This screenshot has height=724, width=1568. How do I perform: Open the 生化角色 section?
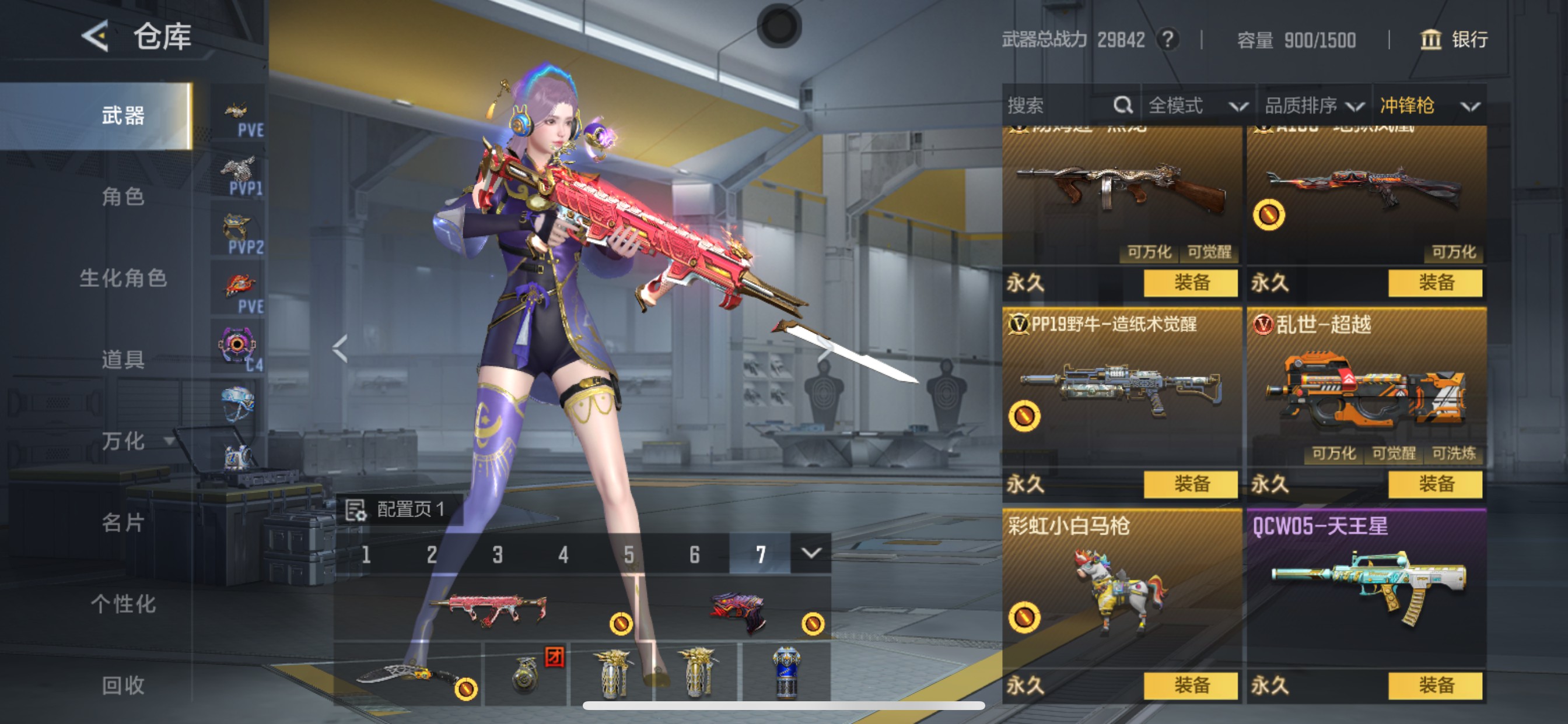[123, 278]
